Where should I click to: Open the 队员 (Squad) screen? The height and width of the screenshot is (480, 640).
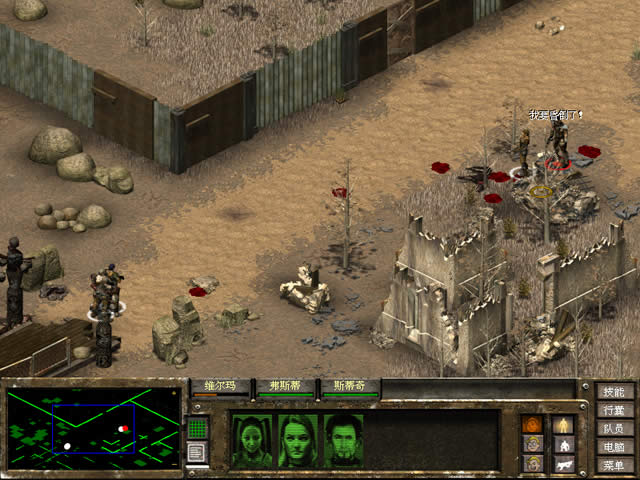613,428
